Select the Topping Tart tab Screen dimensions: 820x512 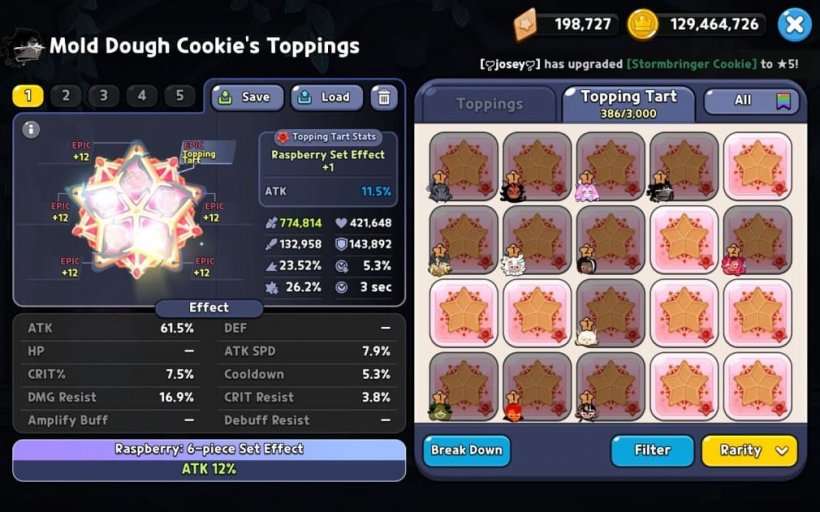tap(629, 102)
